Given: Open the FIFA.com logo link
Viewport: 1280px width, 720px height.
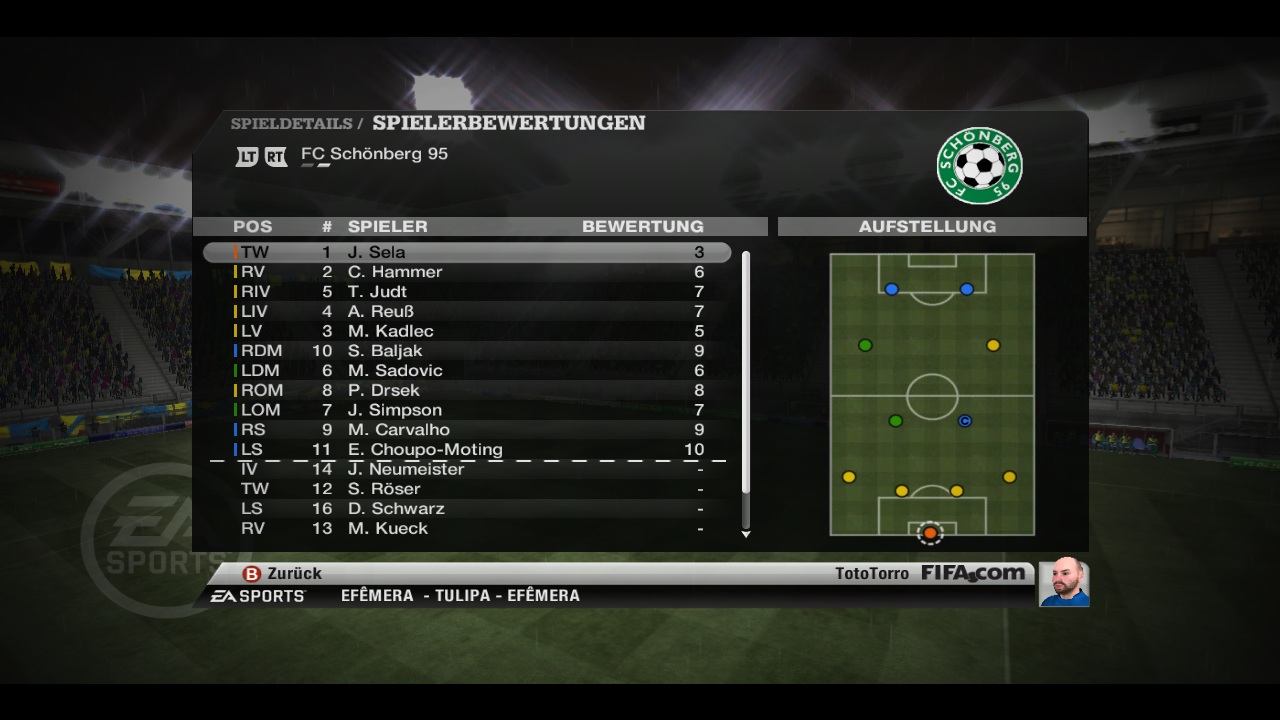Looking at the screenshot, I should point(973,573).
